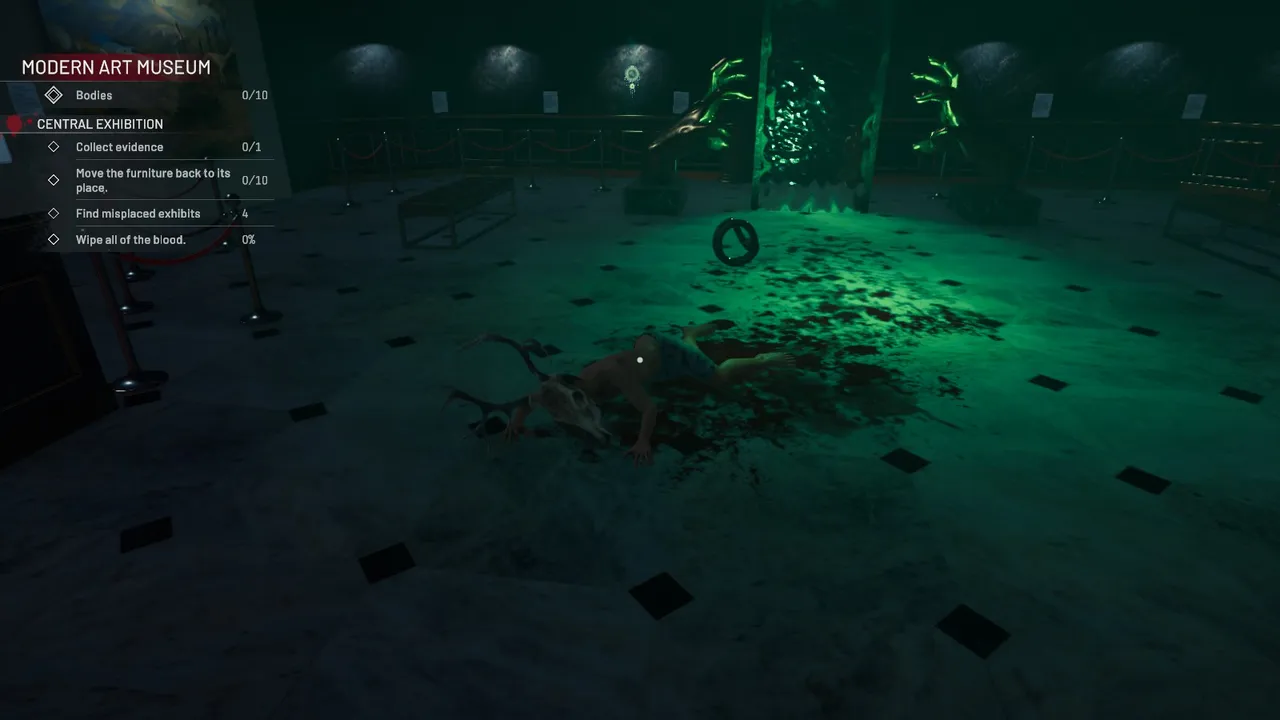Click the MODERN ART MUSEUM title banner
Image resolution: width=1280 pixels, height=720 pixels.
[116, 67]
